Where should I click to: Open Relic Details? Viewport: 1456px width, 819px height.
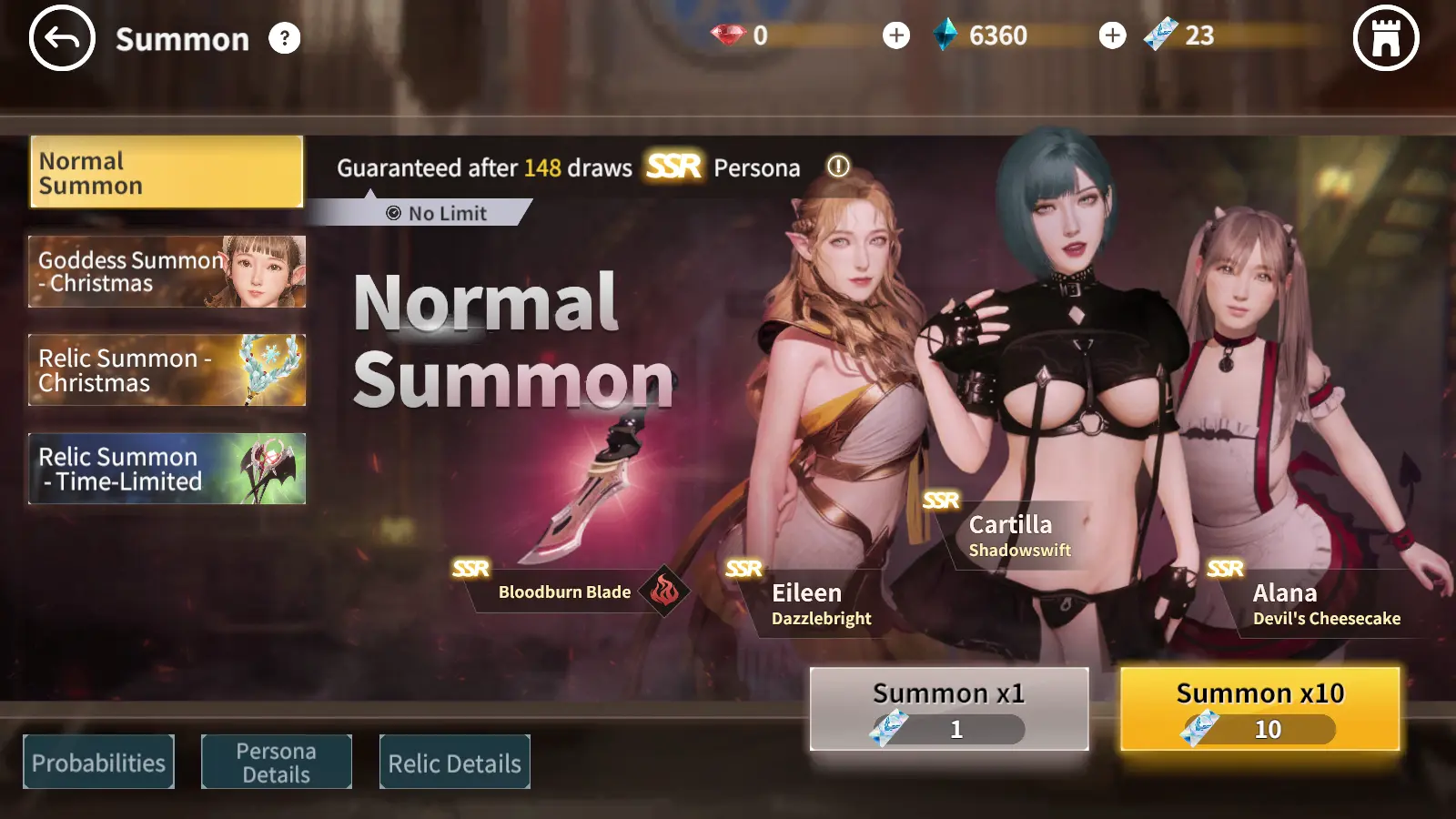coord(454,762)
